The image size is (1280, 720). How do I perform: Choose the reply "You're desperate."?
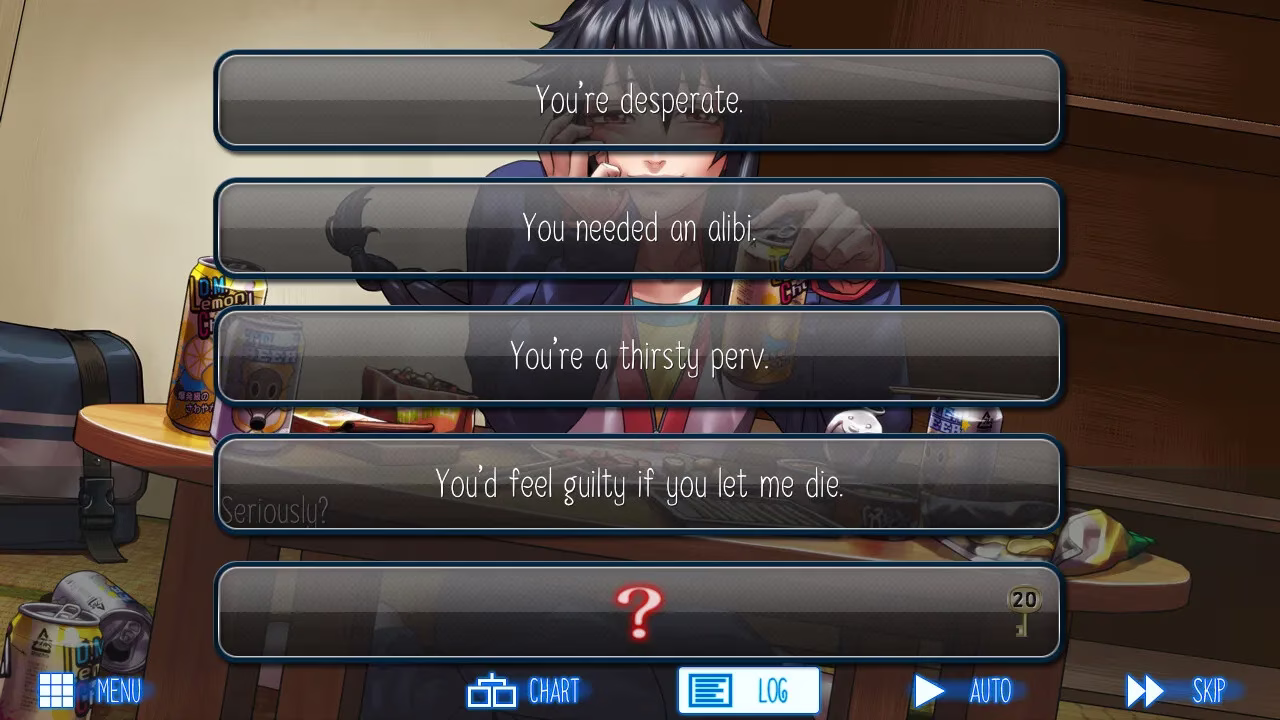click(x=638, y=100)
